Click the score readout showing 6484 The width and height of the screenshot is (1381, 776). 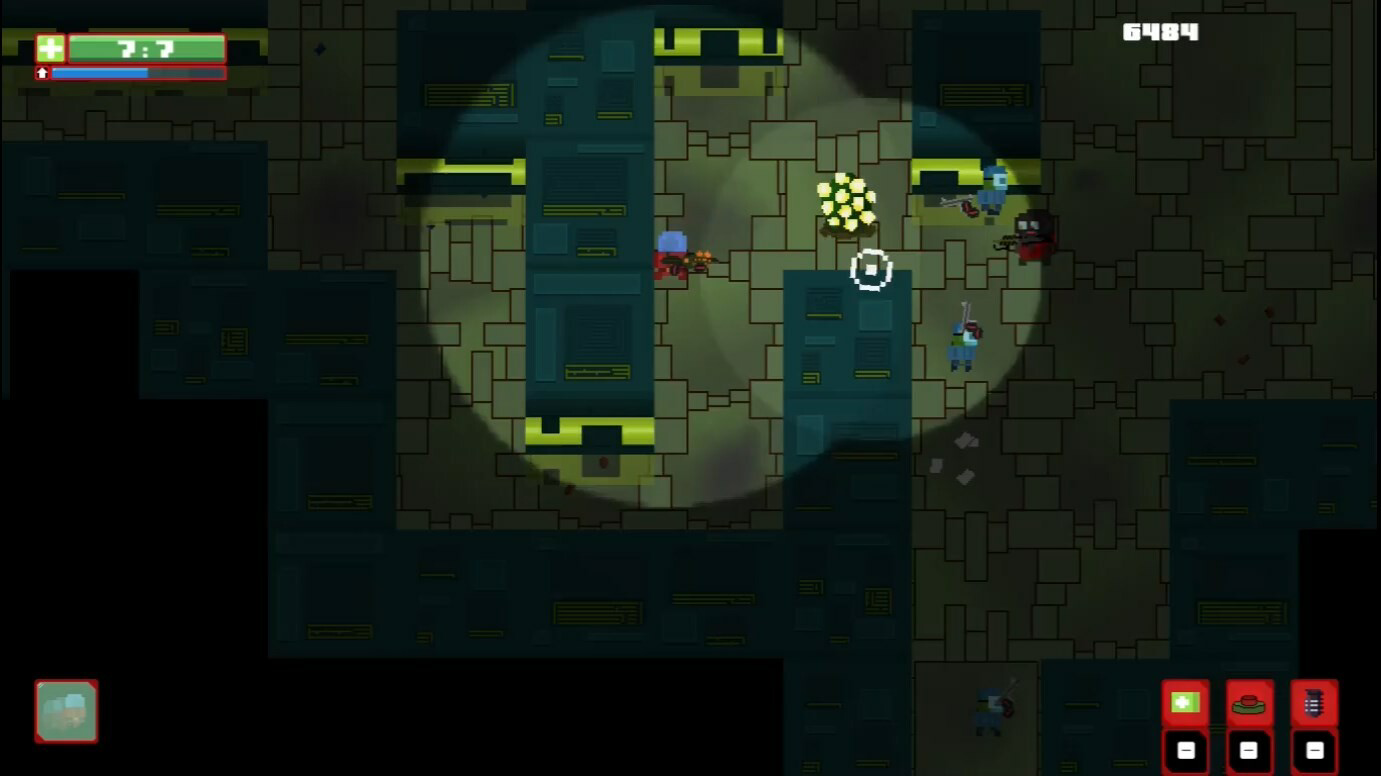[1161, 30]
